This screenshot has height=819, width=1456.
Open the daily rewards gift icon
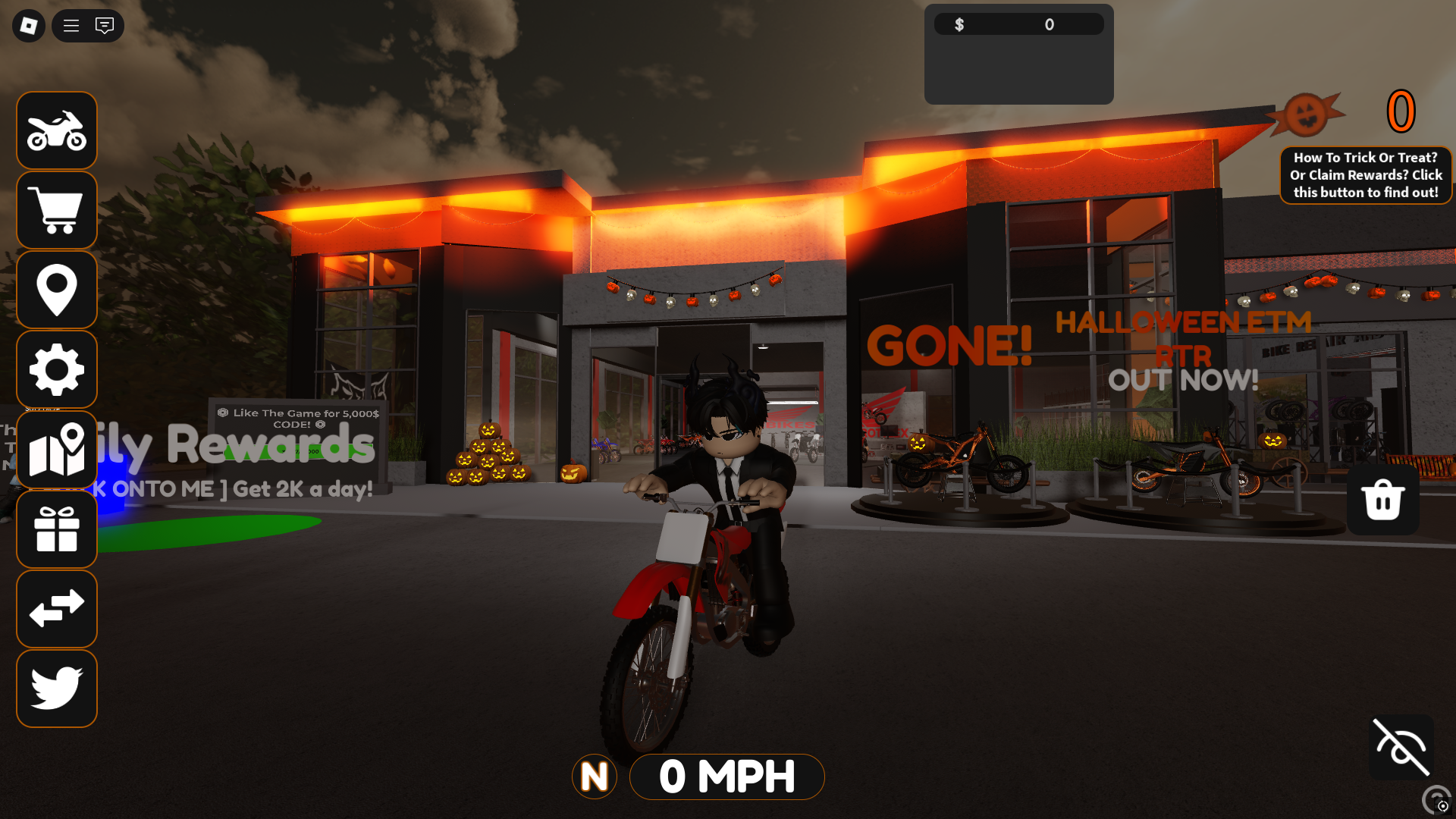(56, 529)
